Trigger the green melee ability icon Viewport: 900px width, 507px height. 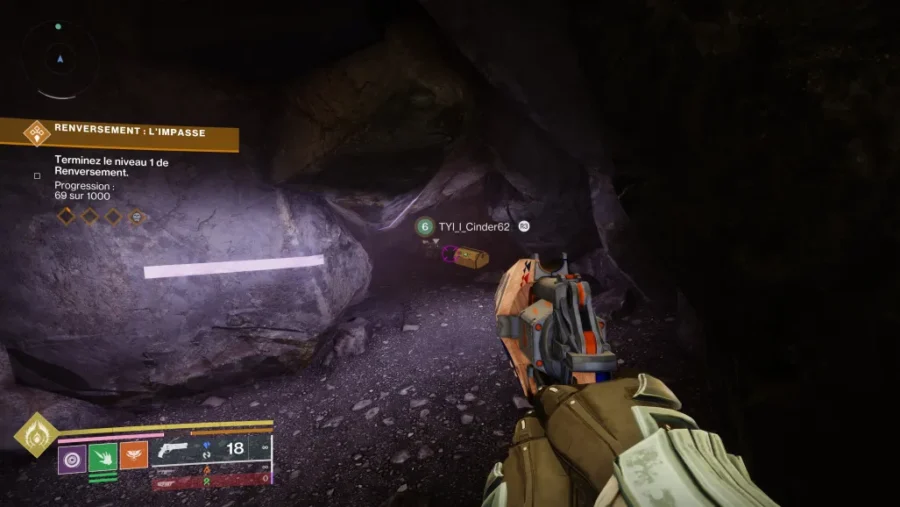tap(103, 456)
